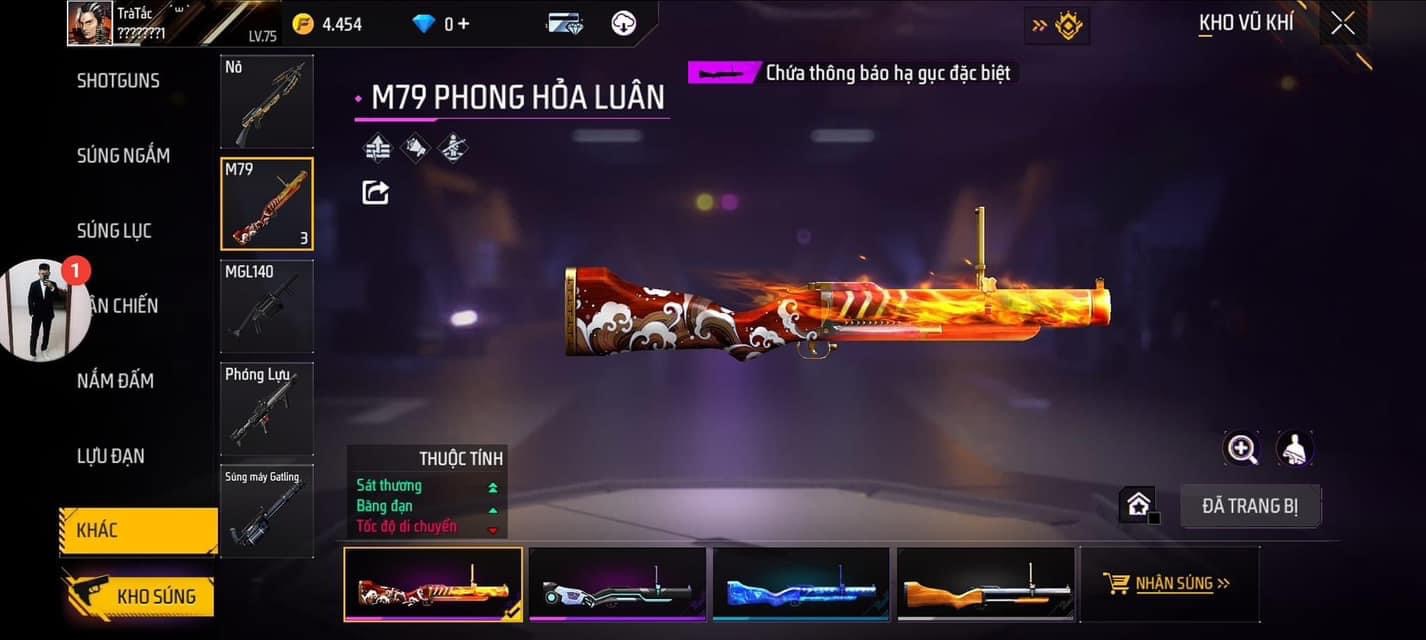Click the share icon under the weapon name
The width and height of the screenshot is (1426, 640).
pyautogui.click(x=375, y=192)
